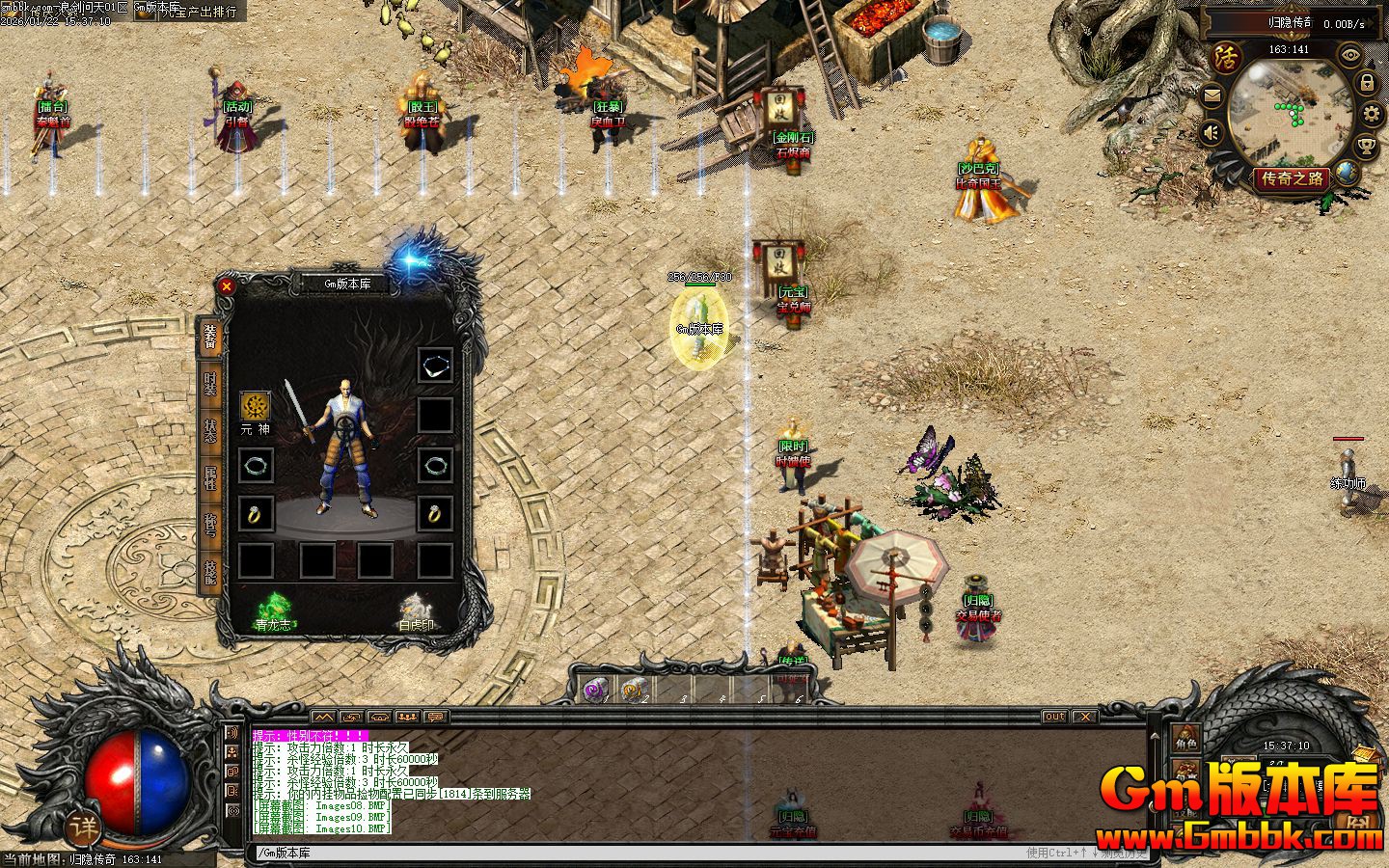Open the trophy ranking icon

1366,148
